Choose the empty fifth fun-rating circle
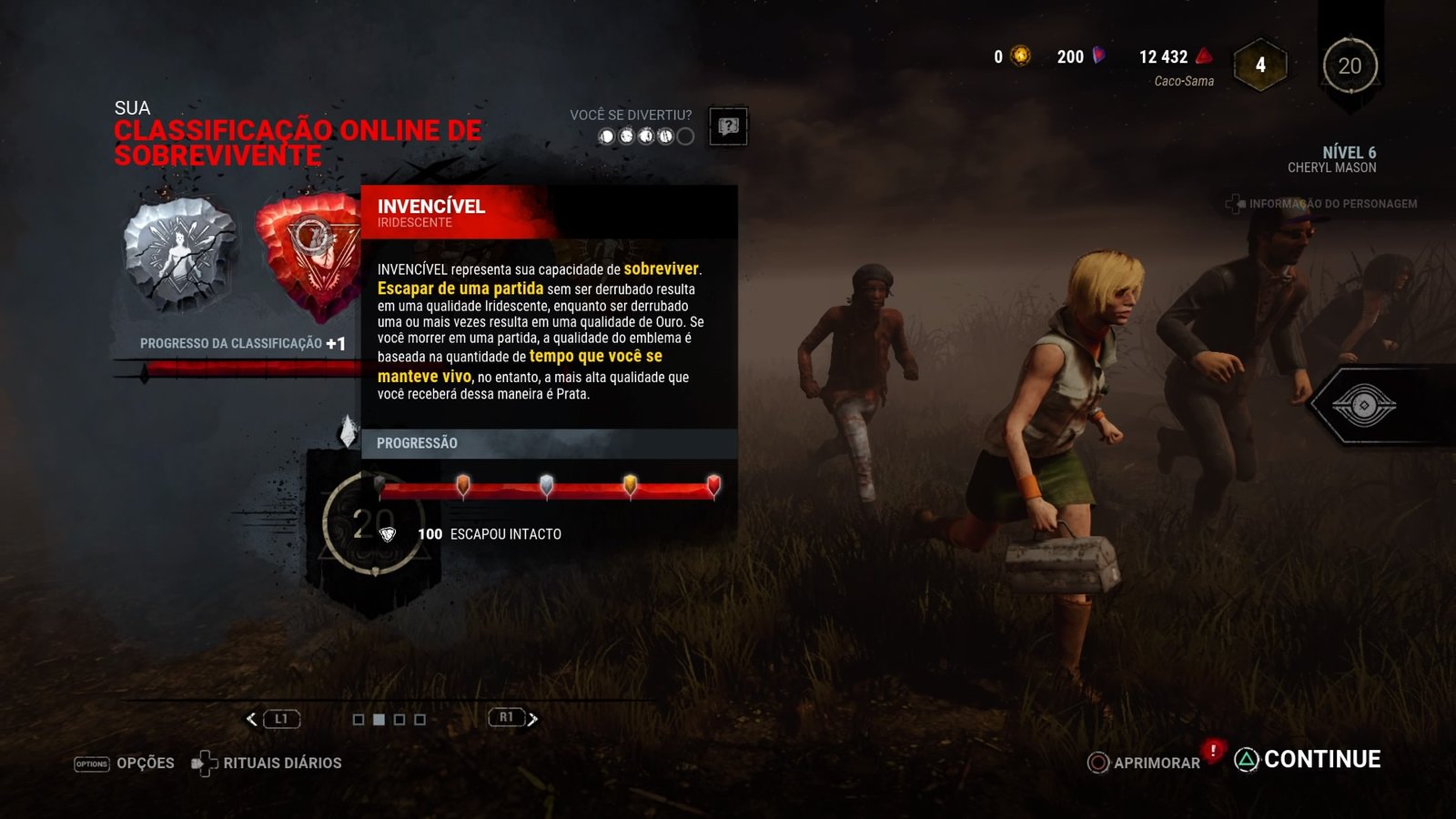Screen dimensions: 1456x819 tap(686, 136)
